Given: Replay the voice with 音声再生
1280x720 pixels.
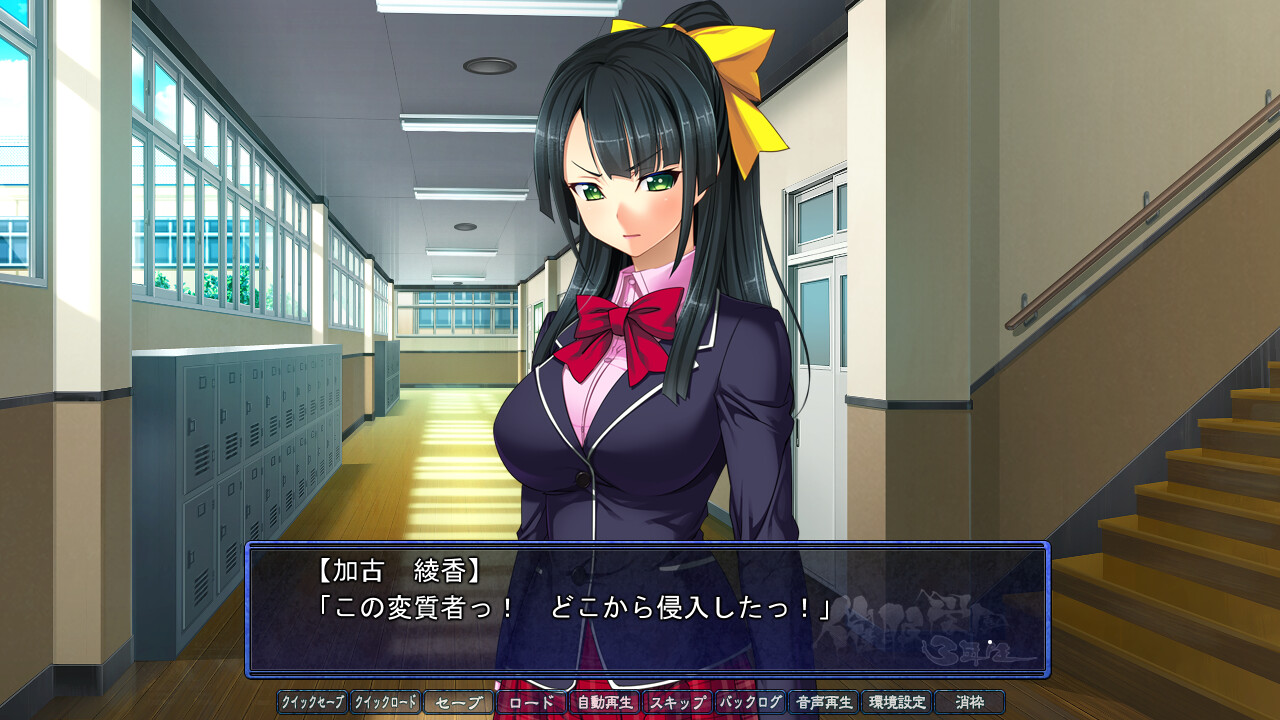Looking at the screenshot, I should coord(824,702).
